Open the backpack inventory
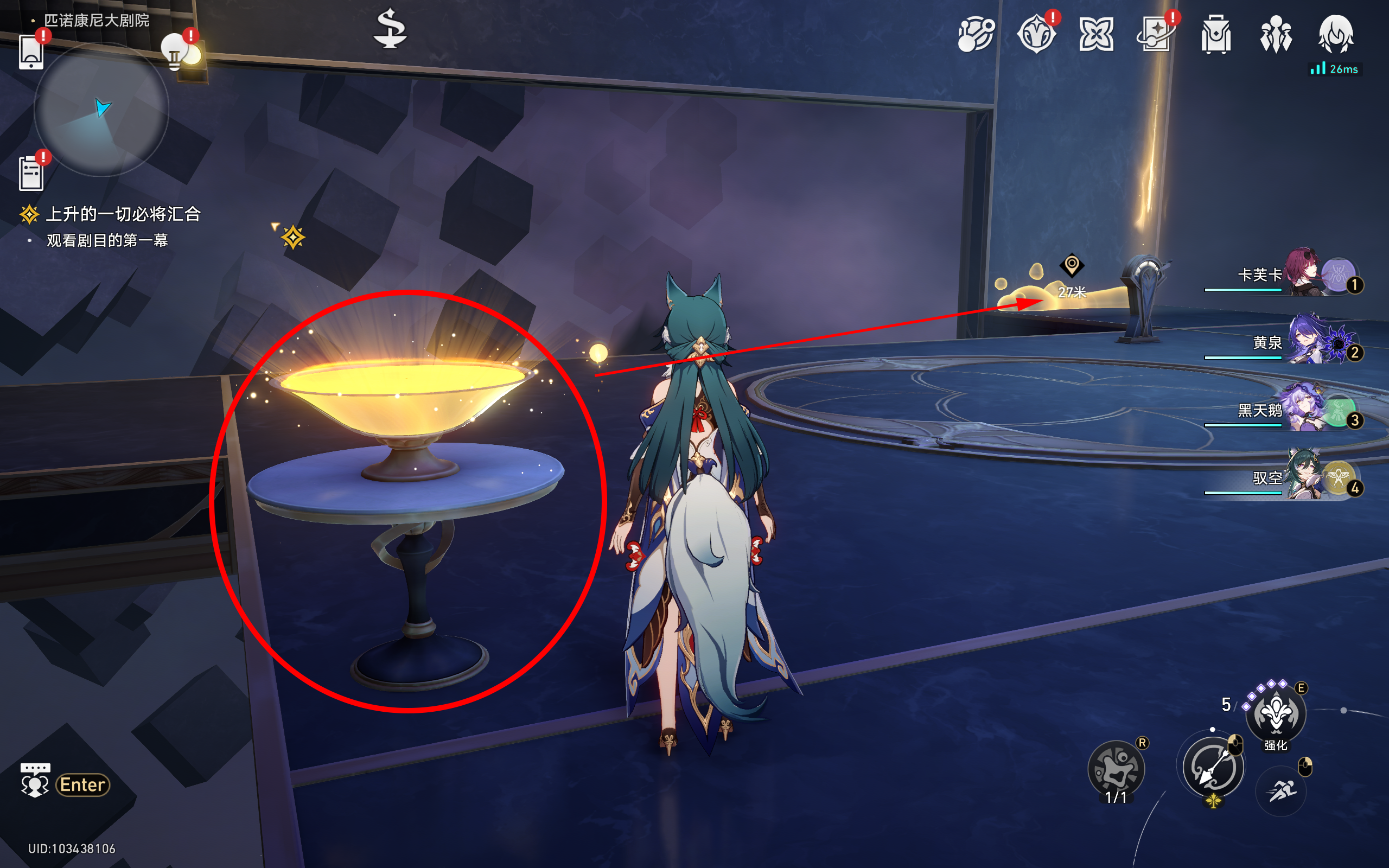The image size is (1389, 868). [1216, 34]
